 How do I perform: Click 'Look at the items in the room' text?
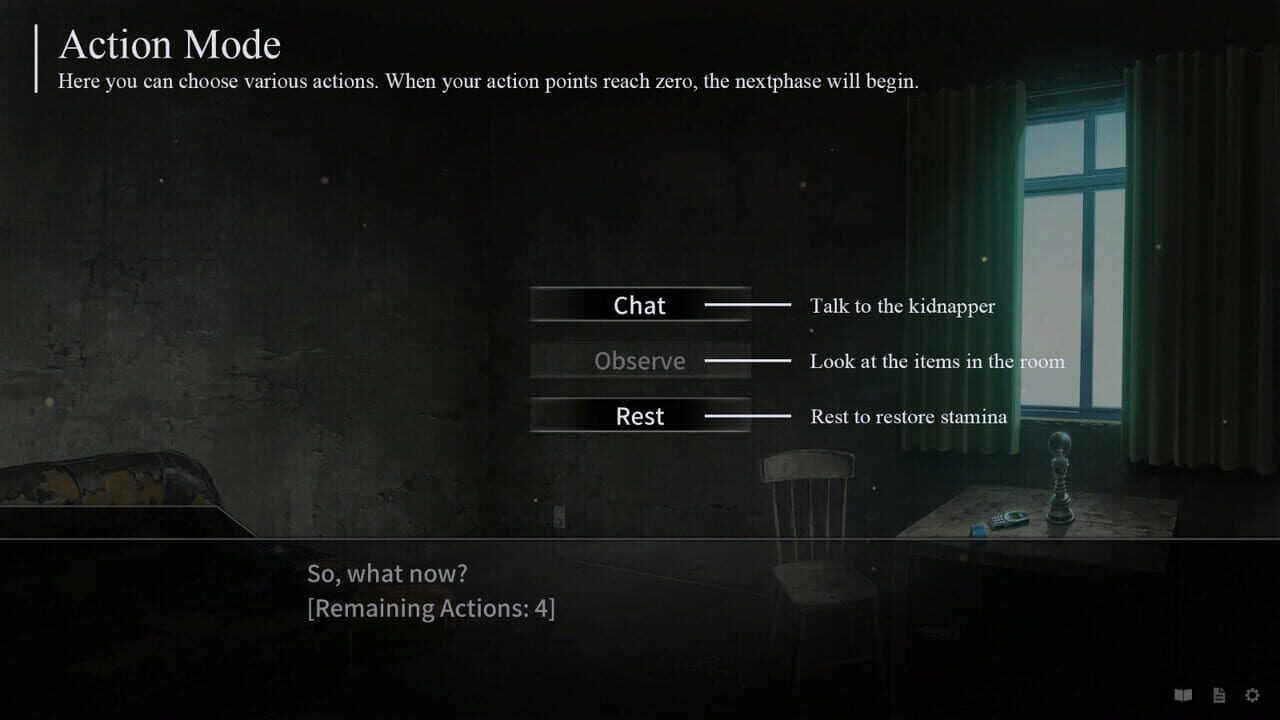point(937,361)
